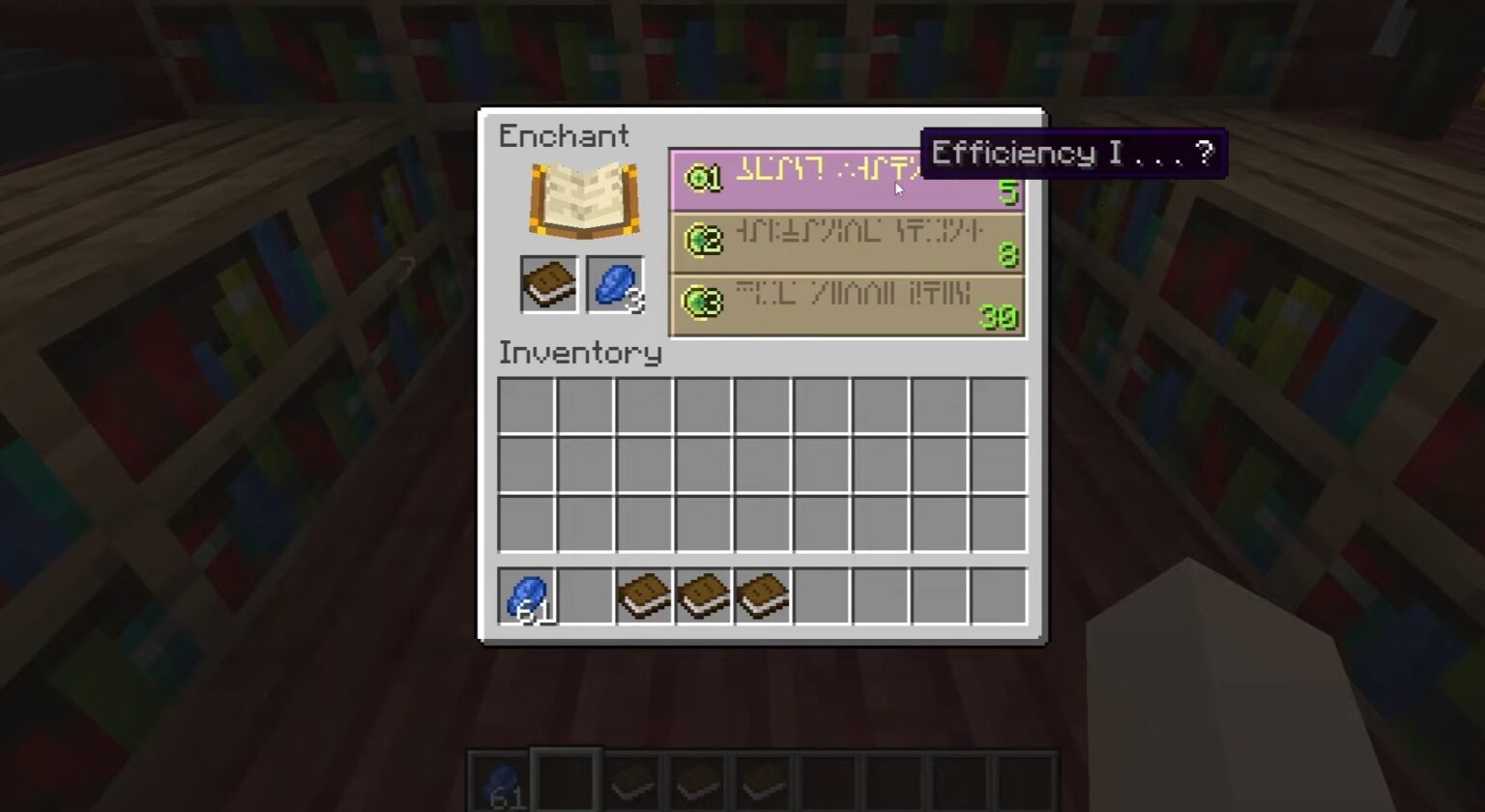Click the lapis lazuli in the lapis slot
The height and width of the screenshot is (812, 1485).
[612, 284]
